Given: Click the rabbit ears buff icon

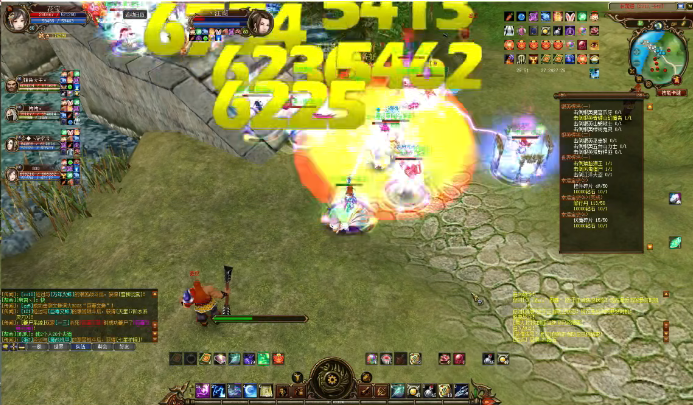Looking at the screenshot, I should pos(572,18).
